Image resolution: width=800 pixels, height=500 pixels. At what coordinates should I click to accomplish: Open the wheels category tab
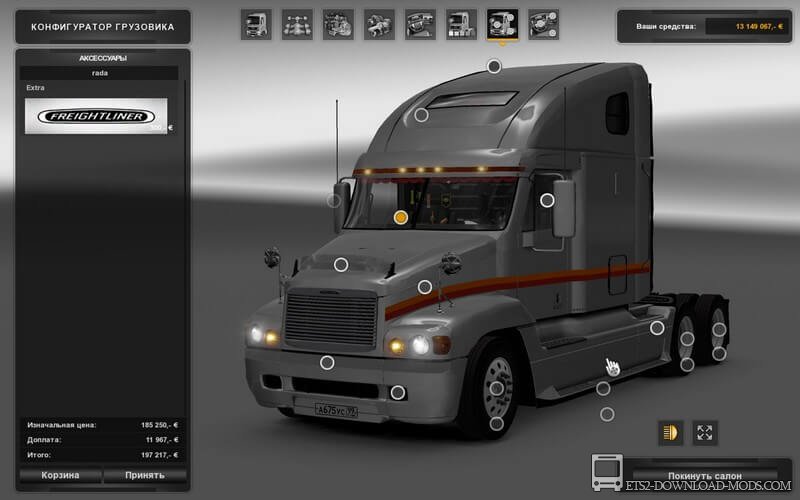[542, 24]
